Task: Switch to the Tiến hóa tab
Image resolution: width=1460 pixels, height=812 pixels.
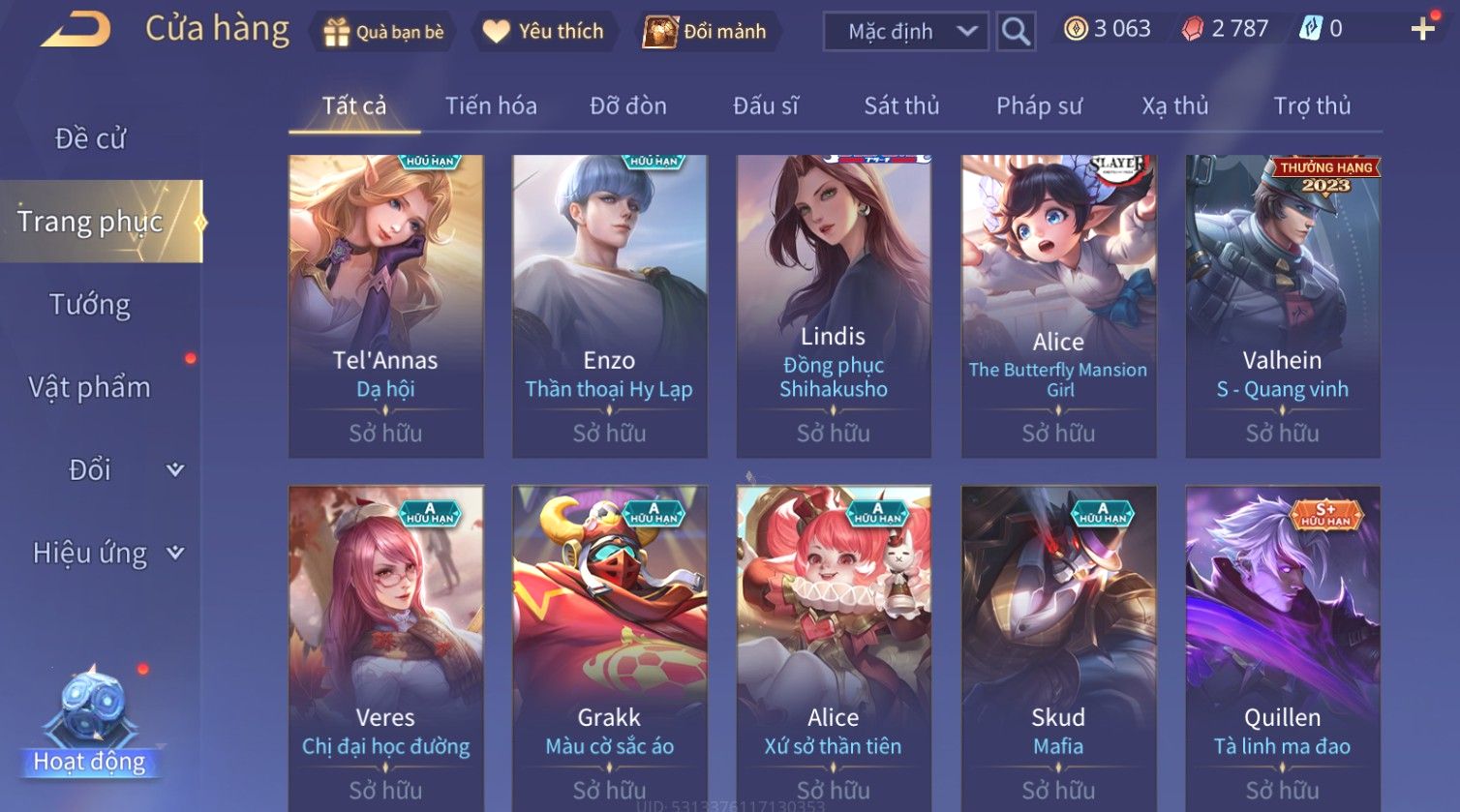Action: point(491,105)
